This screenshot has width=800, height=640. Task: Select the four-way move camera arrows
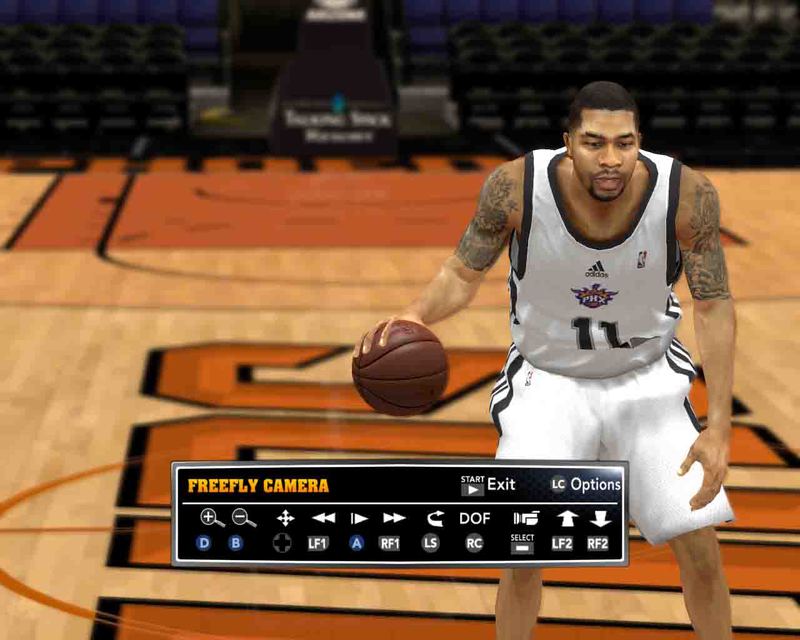point(285,518)
